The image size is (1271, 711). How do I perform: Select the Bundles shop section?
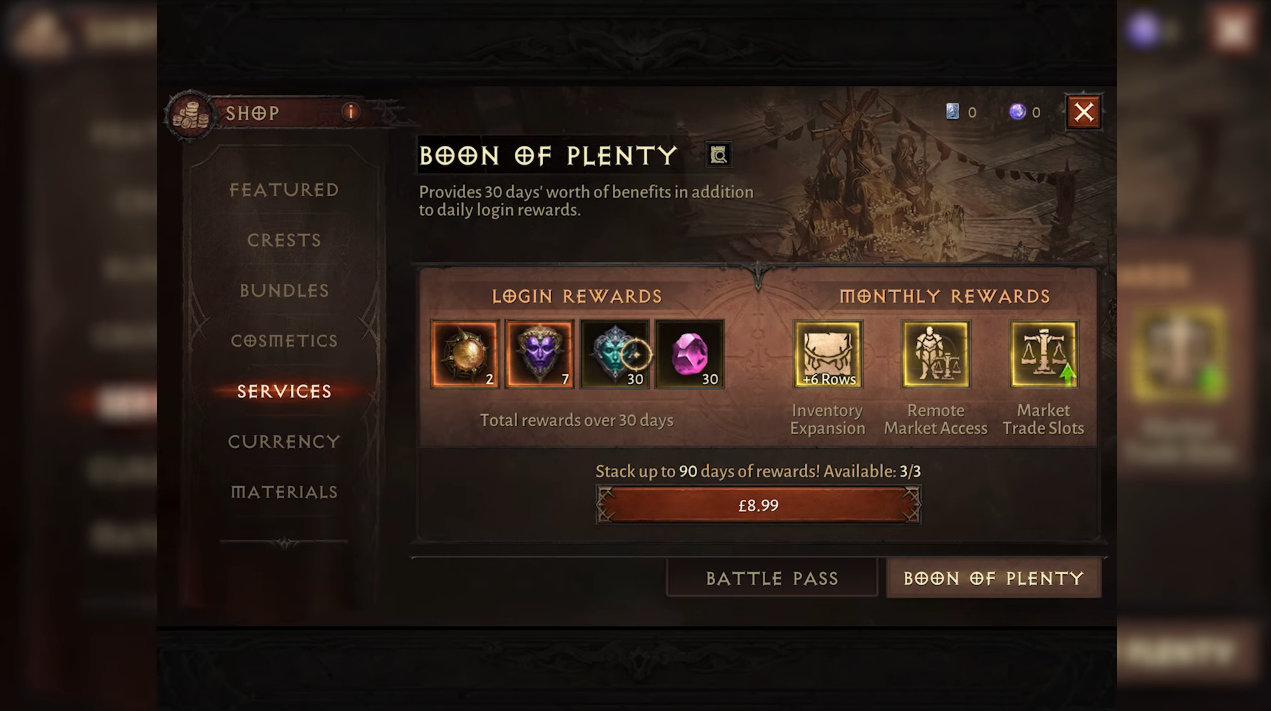284,291
